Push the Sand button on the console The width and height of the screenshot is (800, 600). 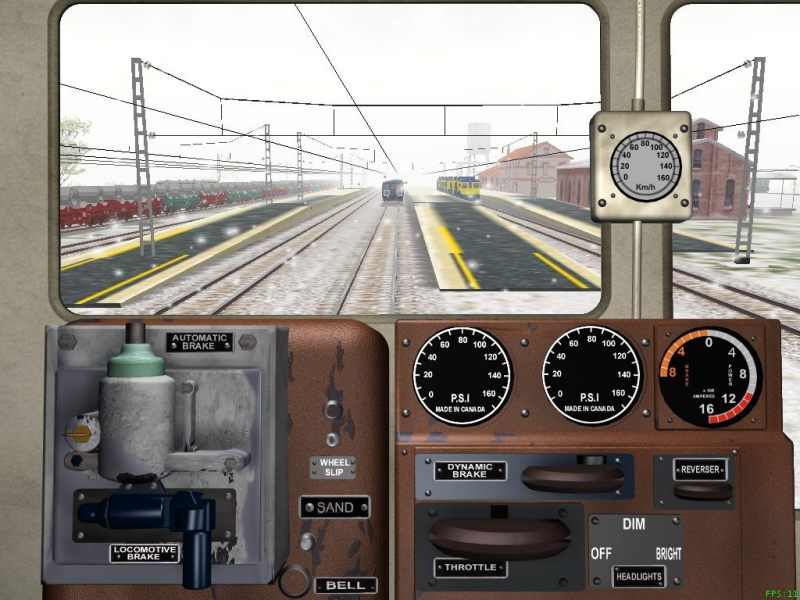[x=308, y=541]
